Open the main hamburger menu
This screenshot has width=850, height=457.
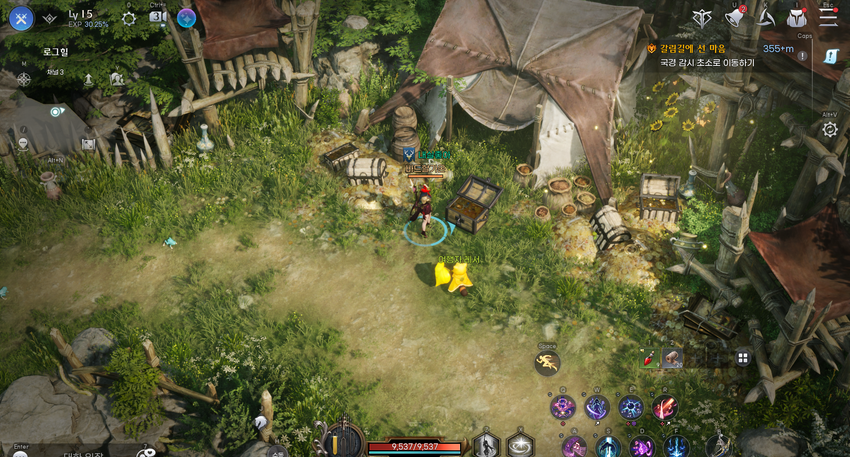(828, 16)
